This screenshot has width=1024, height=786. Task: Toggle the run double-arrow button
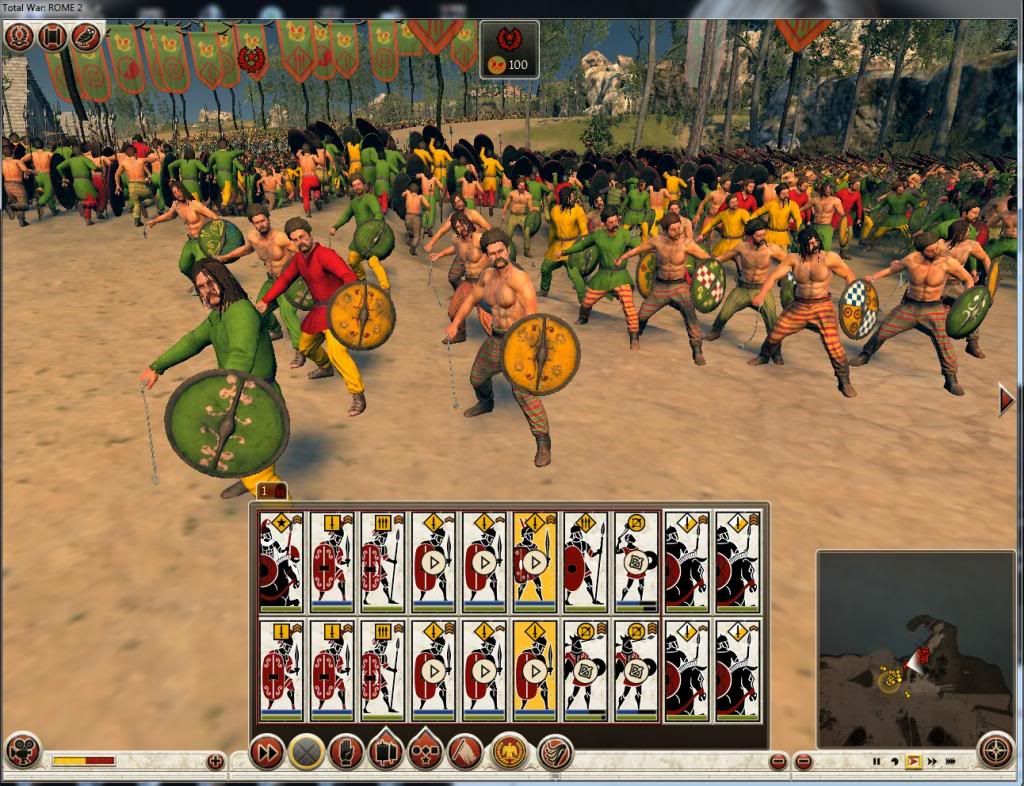(x=266, y=751)
